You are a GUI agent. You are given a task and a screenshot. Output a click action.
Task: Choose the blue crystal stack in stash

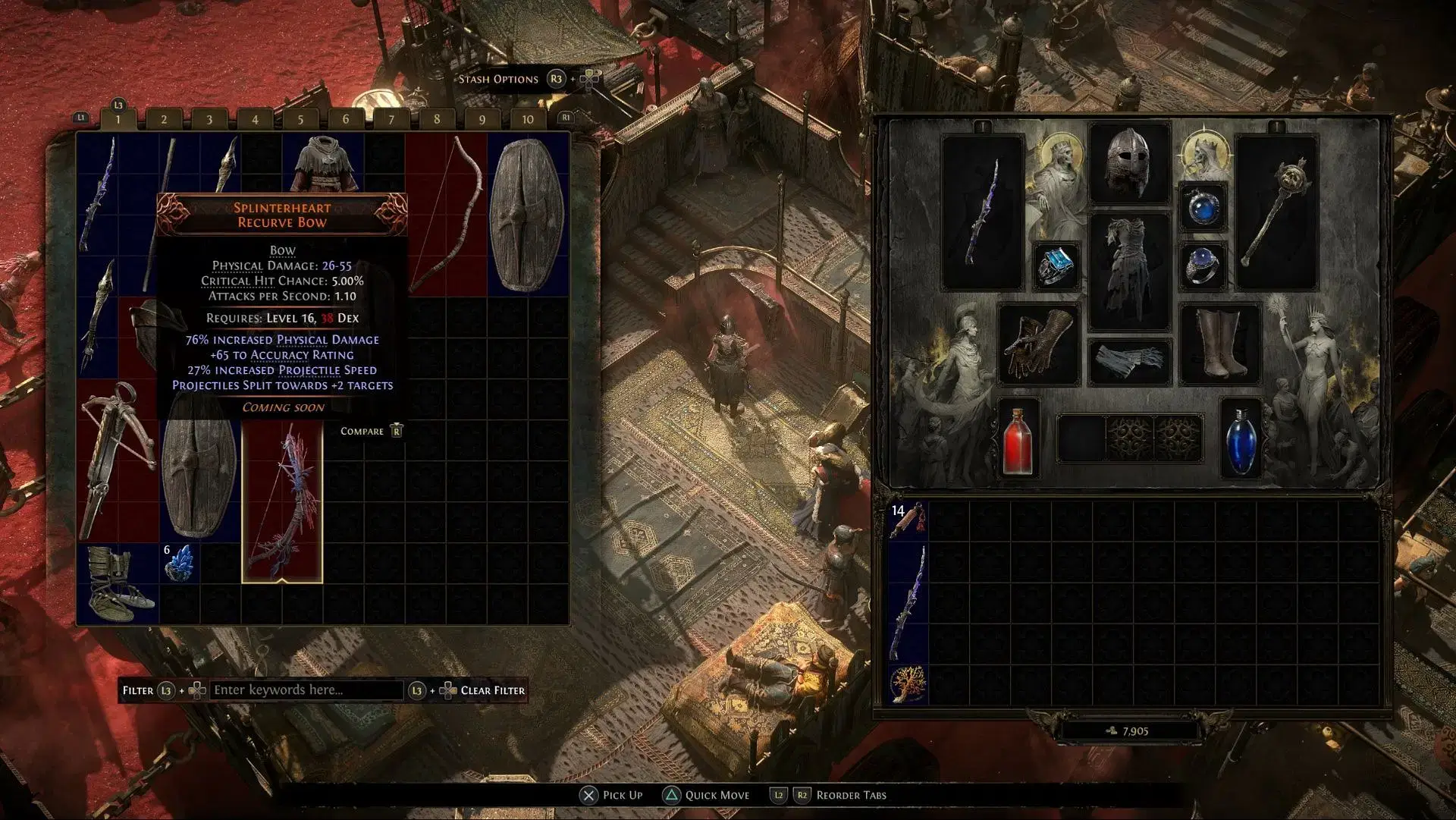click(x=180, y=564)
